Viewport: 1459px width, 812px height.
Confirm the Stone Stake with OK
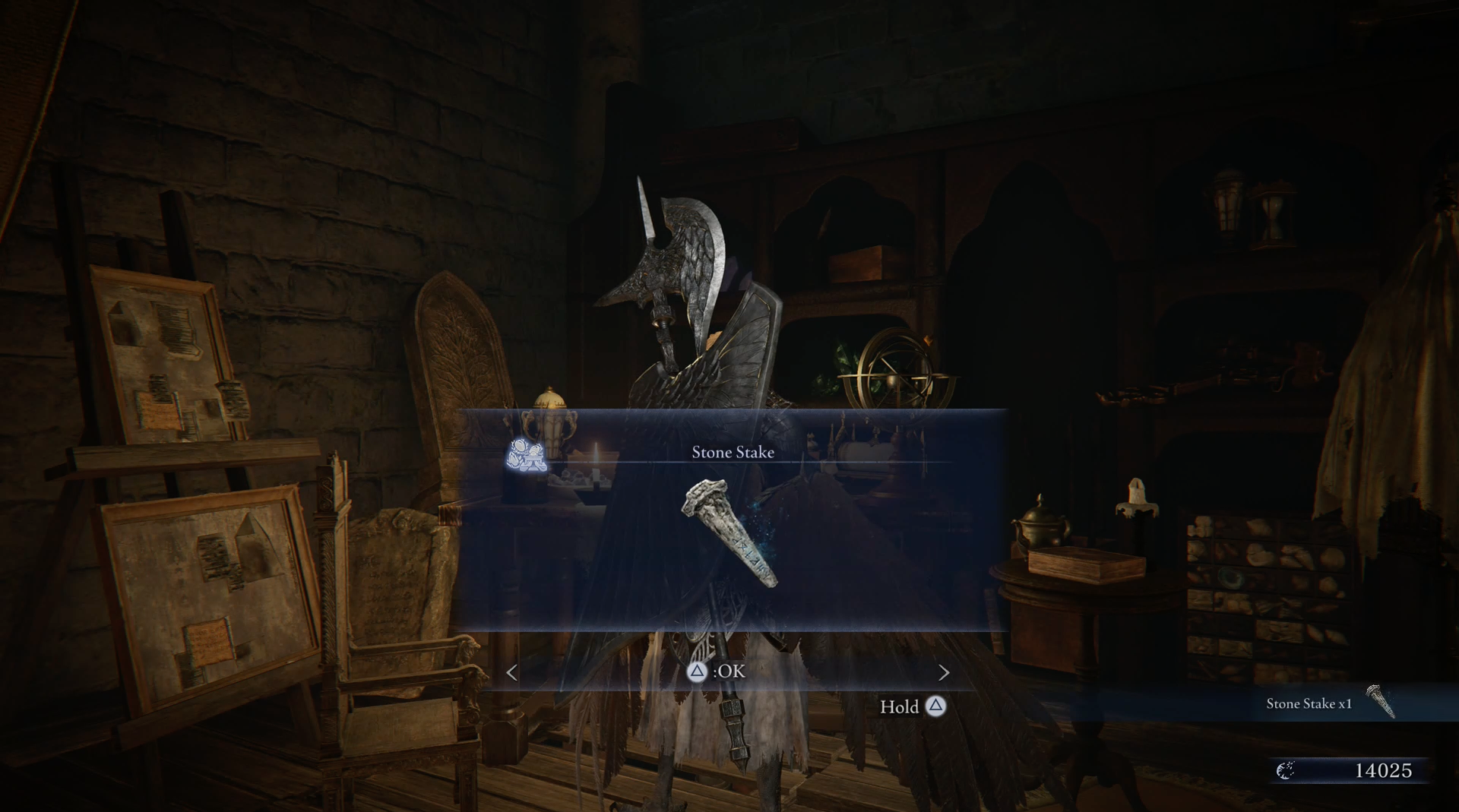717,671
